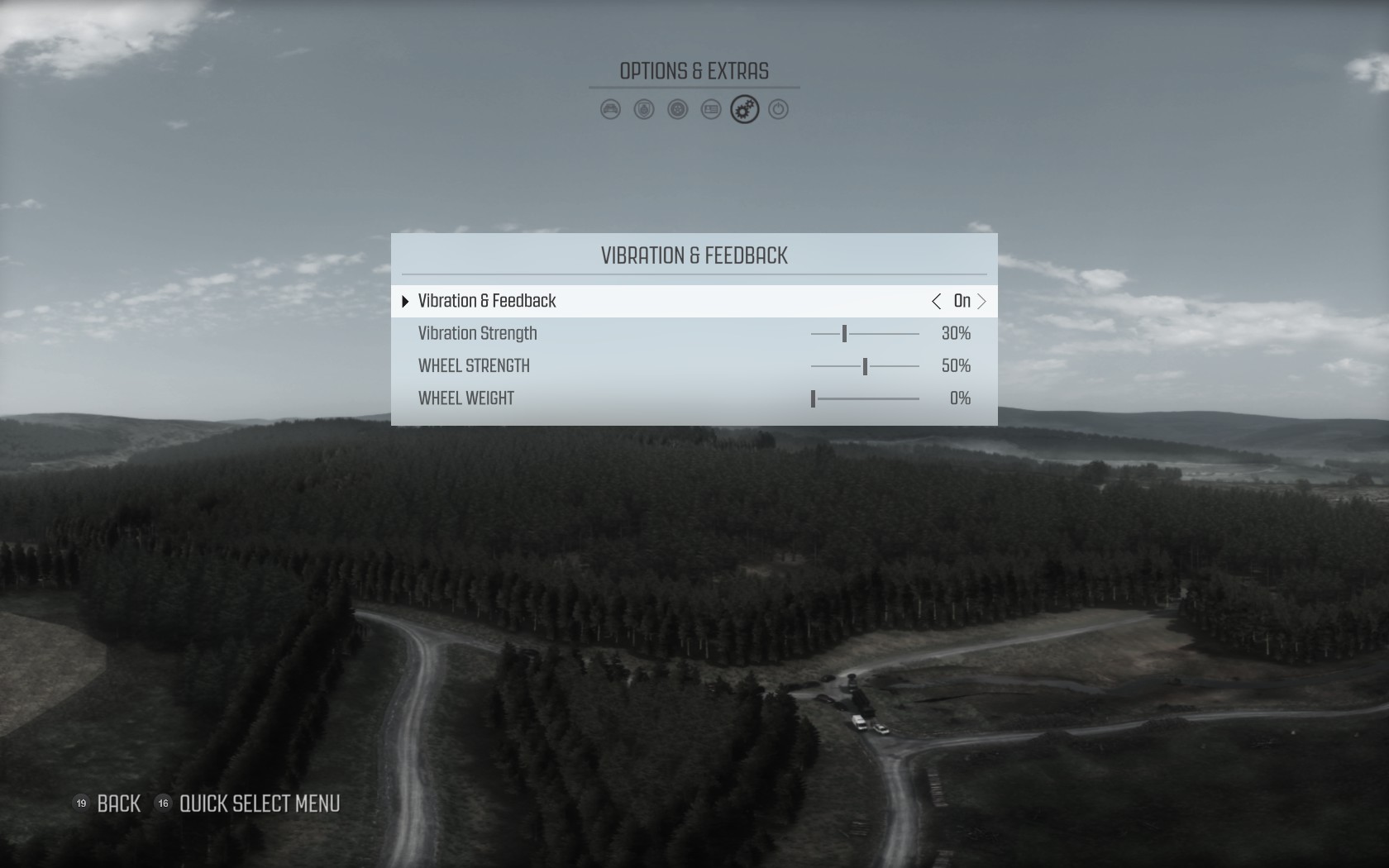Adjust the Wheel Weight slider
Screen dimensions: 1389x868
click(x=814, y=398)
